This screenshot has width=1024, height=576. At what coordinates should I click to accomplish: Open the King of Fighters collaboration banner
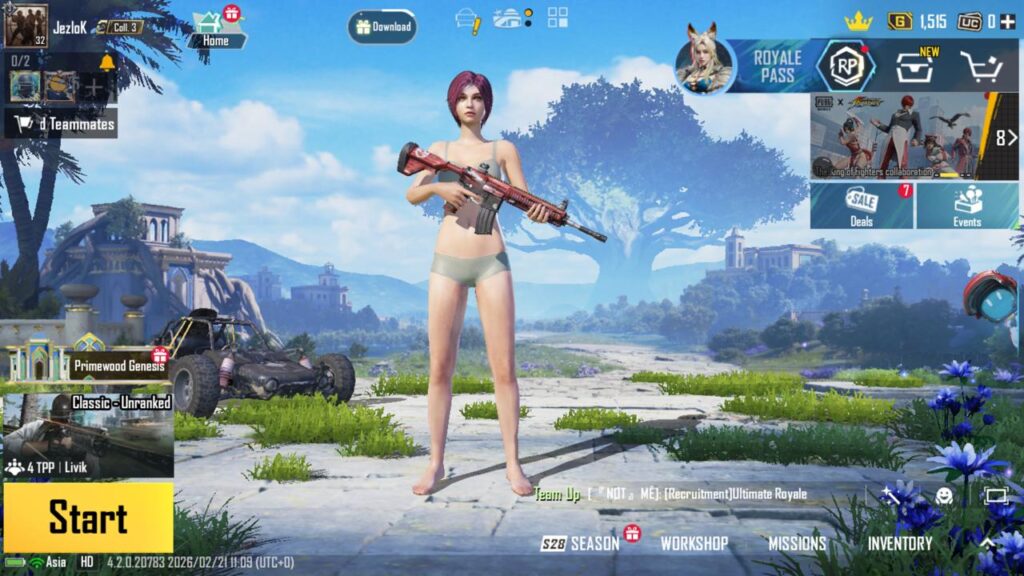pos(905,136)
